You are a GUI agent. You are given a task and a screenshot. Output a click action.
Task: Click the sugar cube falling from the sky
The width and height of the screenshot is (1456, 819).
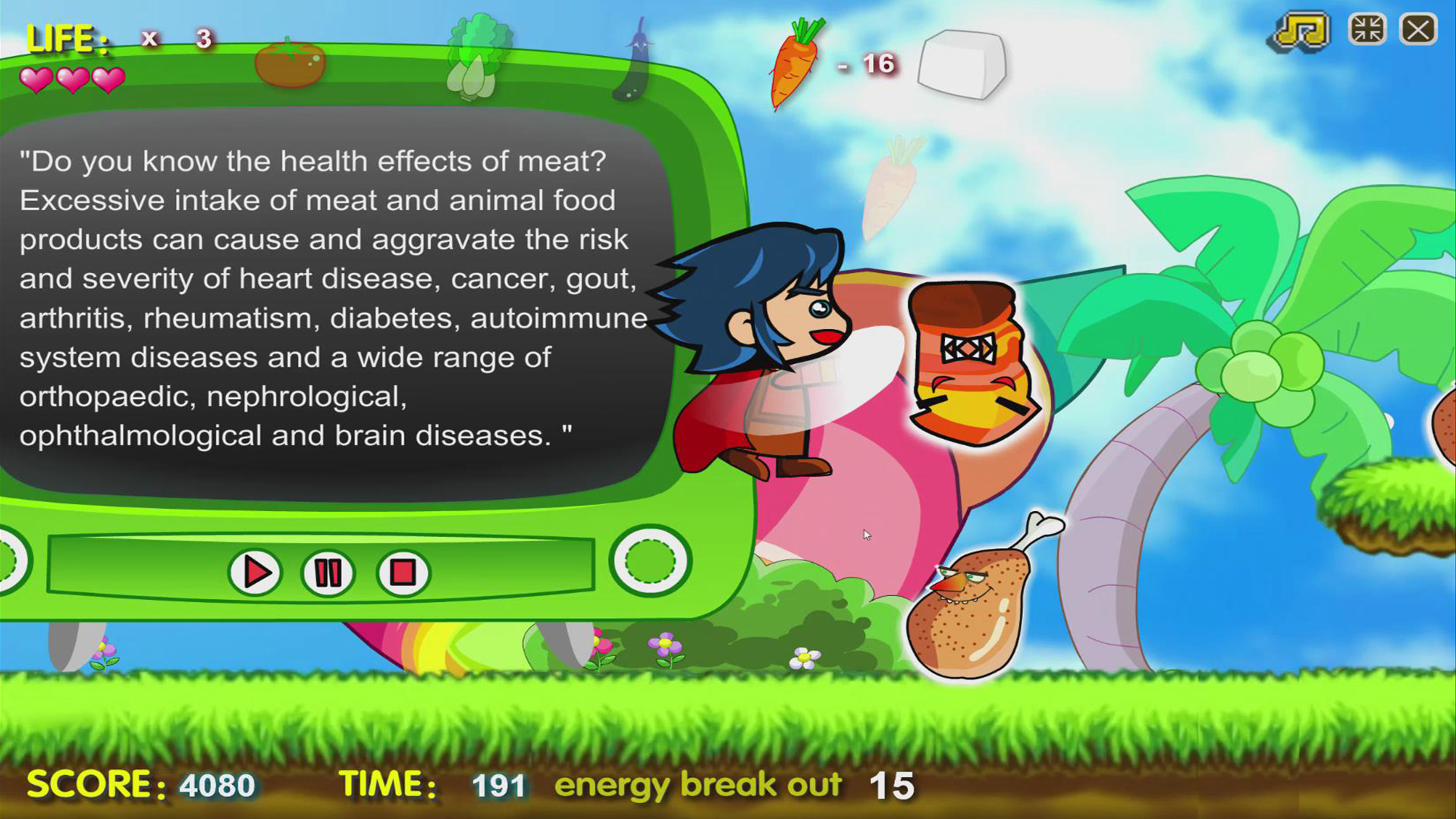pyautogui.click(x=960, y=64)
